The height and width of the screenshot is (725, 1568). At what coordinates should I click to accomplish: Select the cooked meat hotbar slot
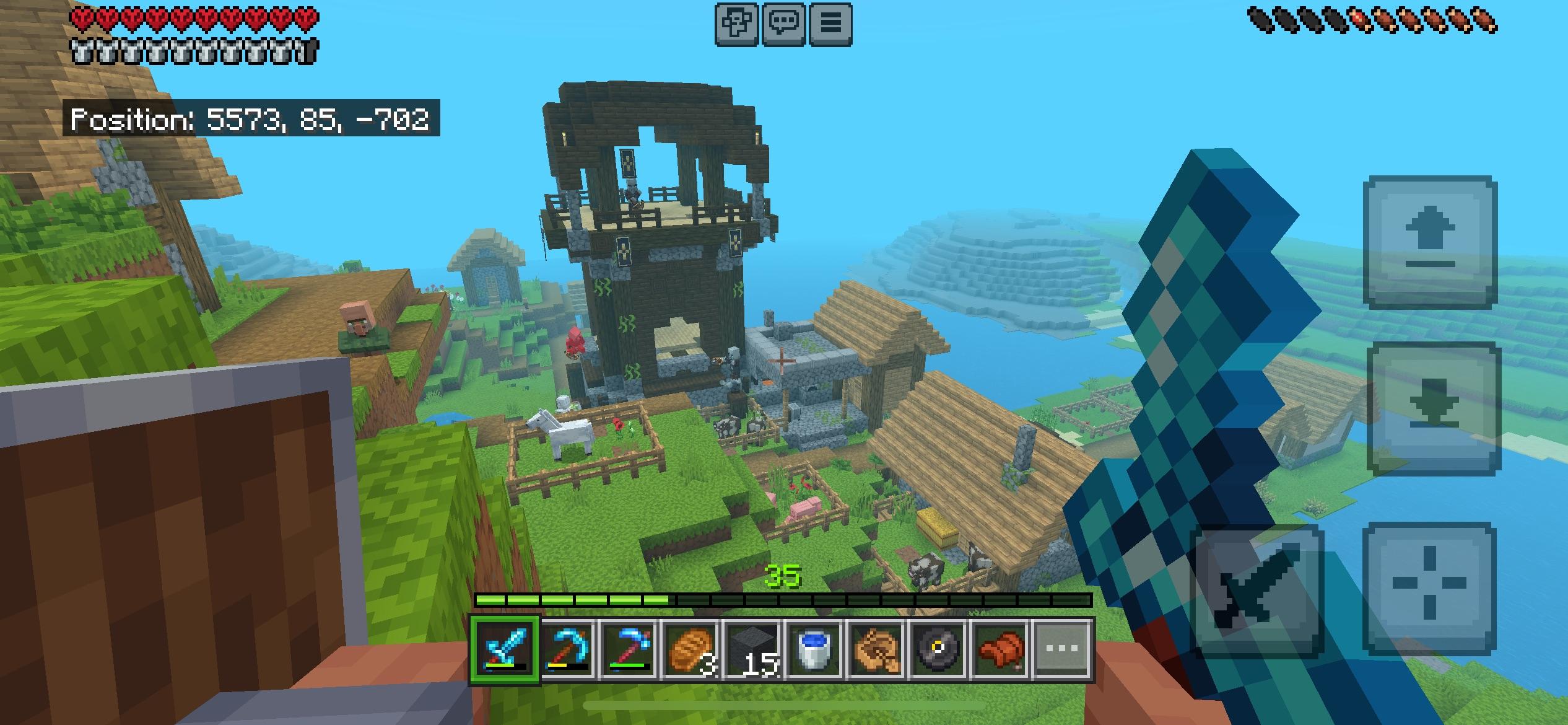point(1001,649)
